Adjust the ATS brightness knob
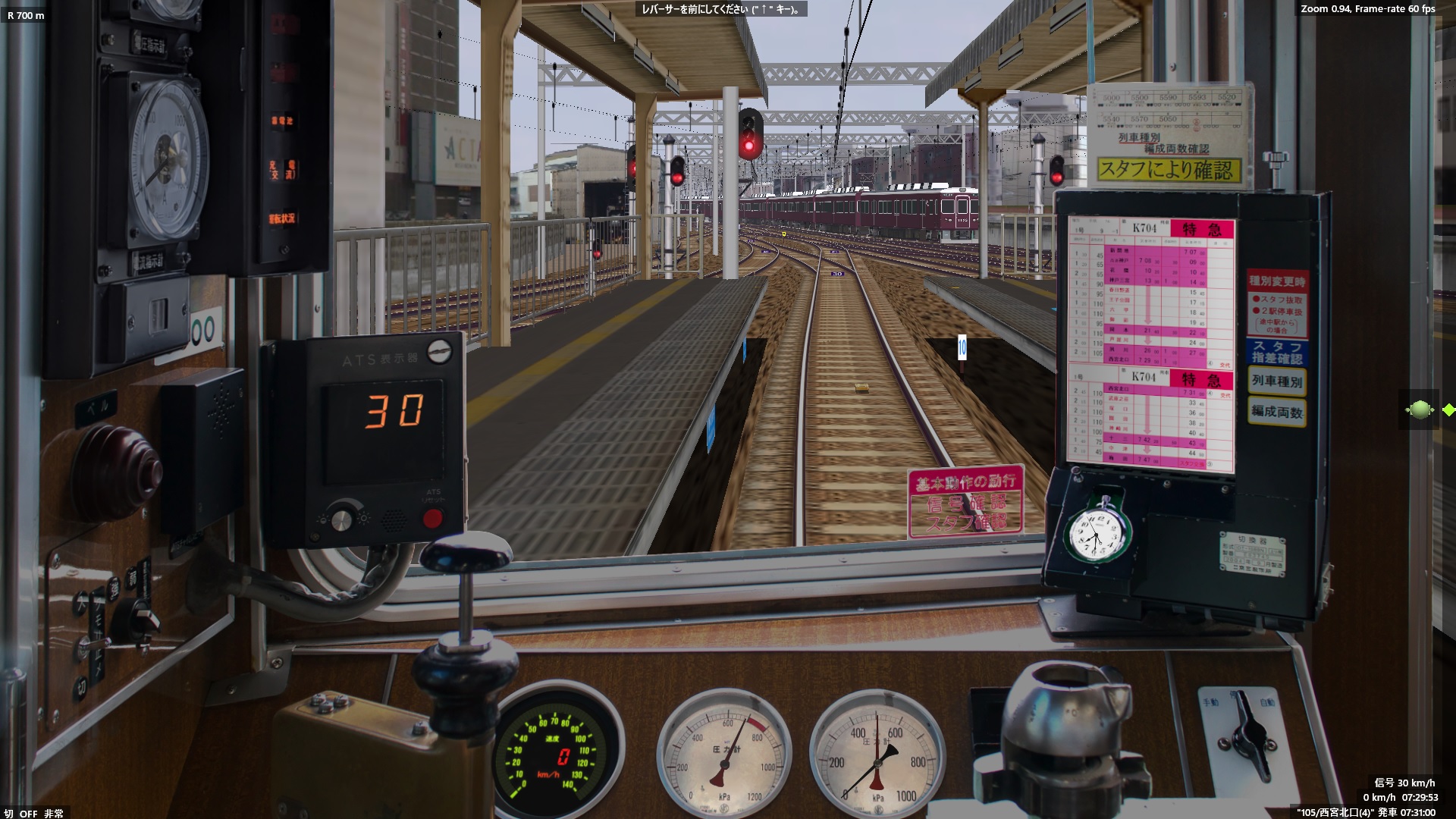1456x819 pixels. coord(341,522)
